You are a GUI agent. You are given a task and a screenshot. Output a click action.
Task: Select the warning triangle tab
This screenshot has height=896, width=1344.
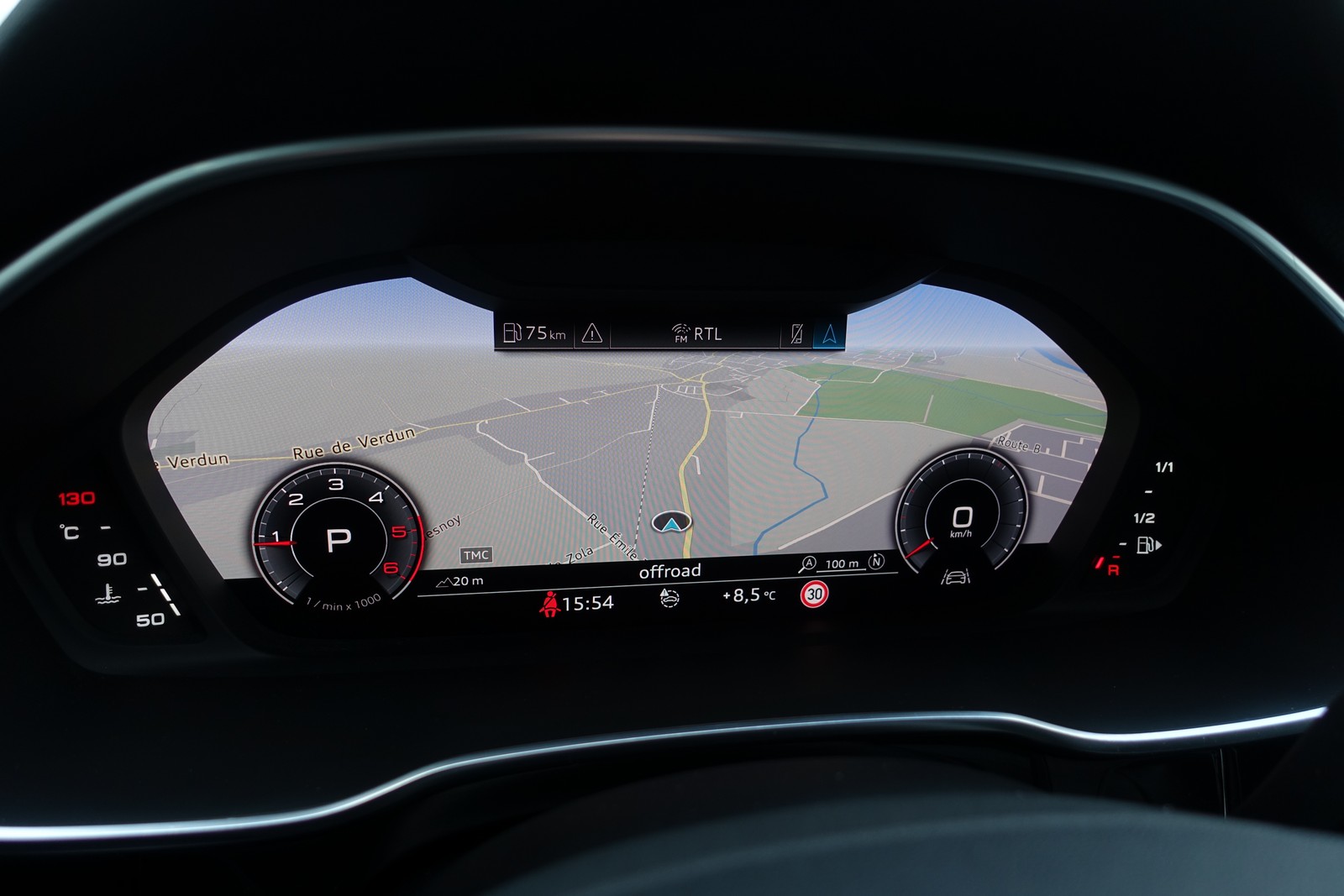coord(592,334)
